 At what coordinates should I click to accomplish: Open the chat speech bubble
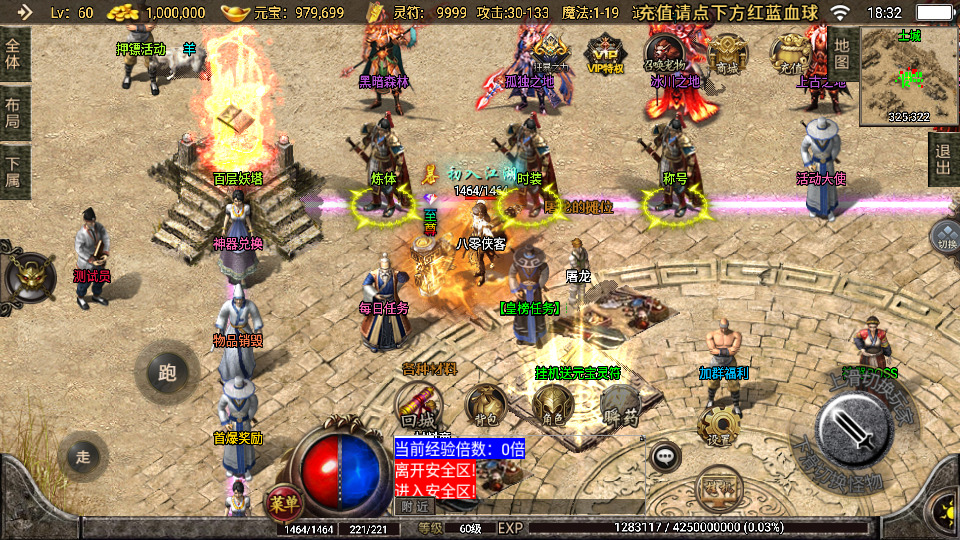[665, 456]
